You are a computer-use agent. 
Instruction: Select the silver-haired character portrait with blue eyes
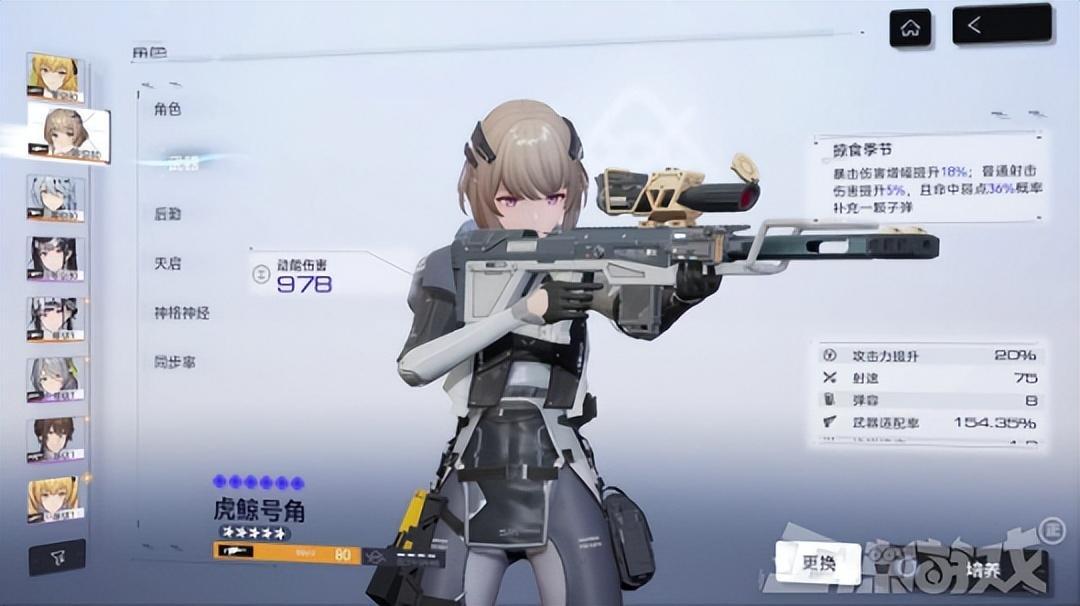56,198
